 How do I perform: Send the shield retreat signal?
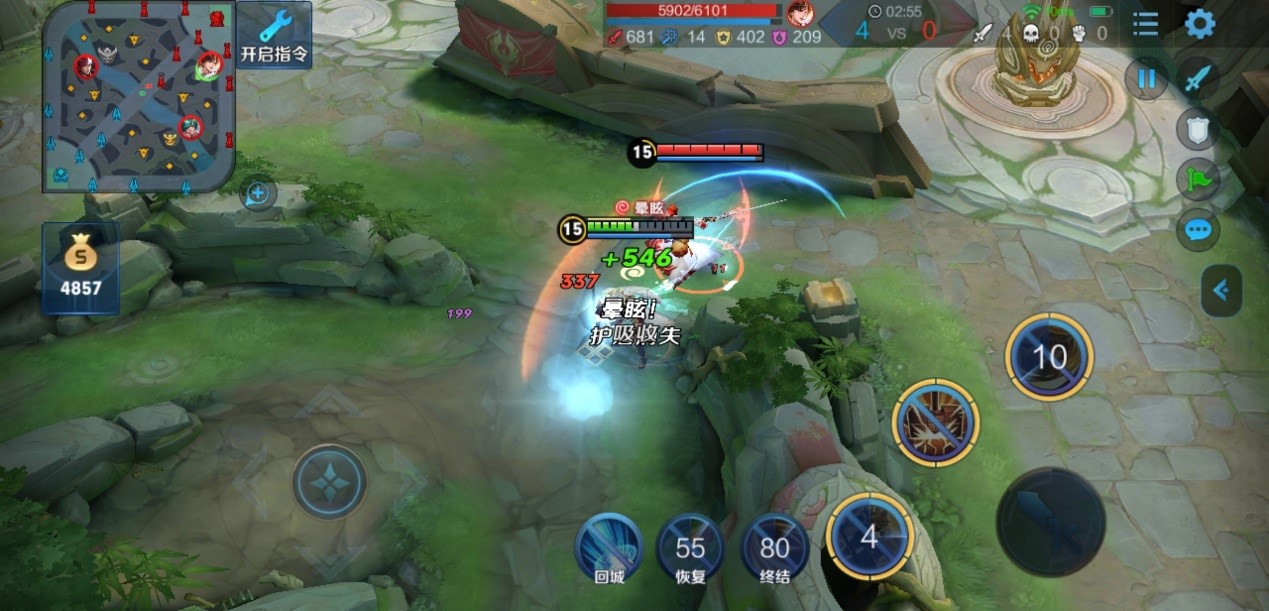1197,128
